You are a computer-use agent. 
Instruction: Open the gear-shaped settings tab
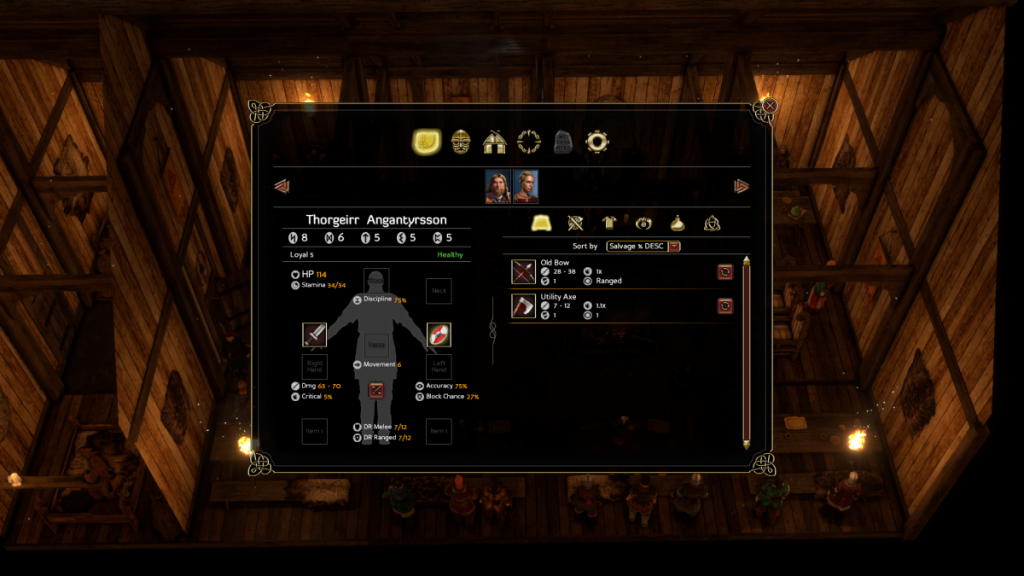click(597, 142)
